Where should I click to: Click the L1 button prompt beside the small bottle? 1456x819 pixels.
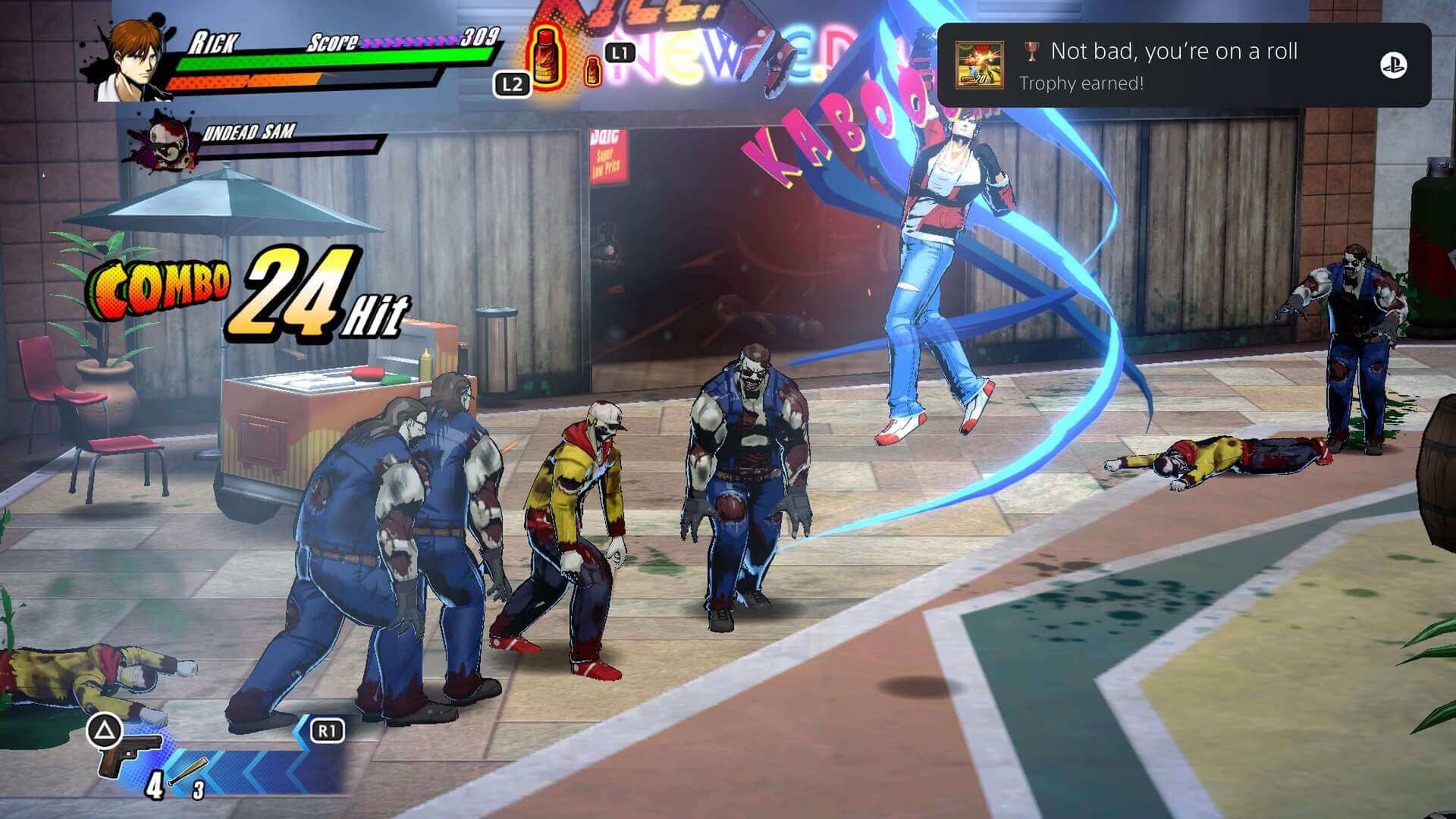(x=619, y=51)
